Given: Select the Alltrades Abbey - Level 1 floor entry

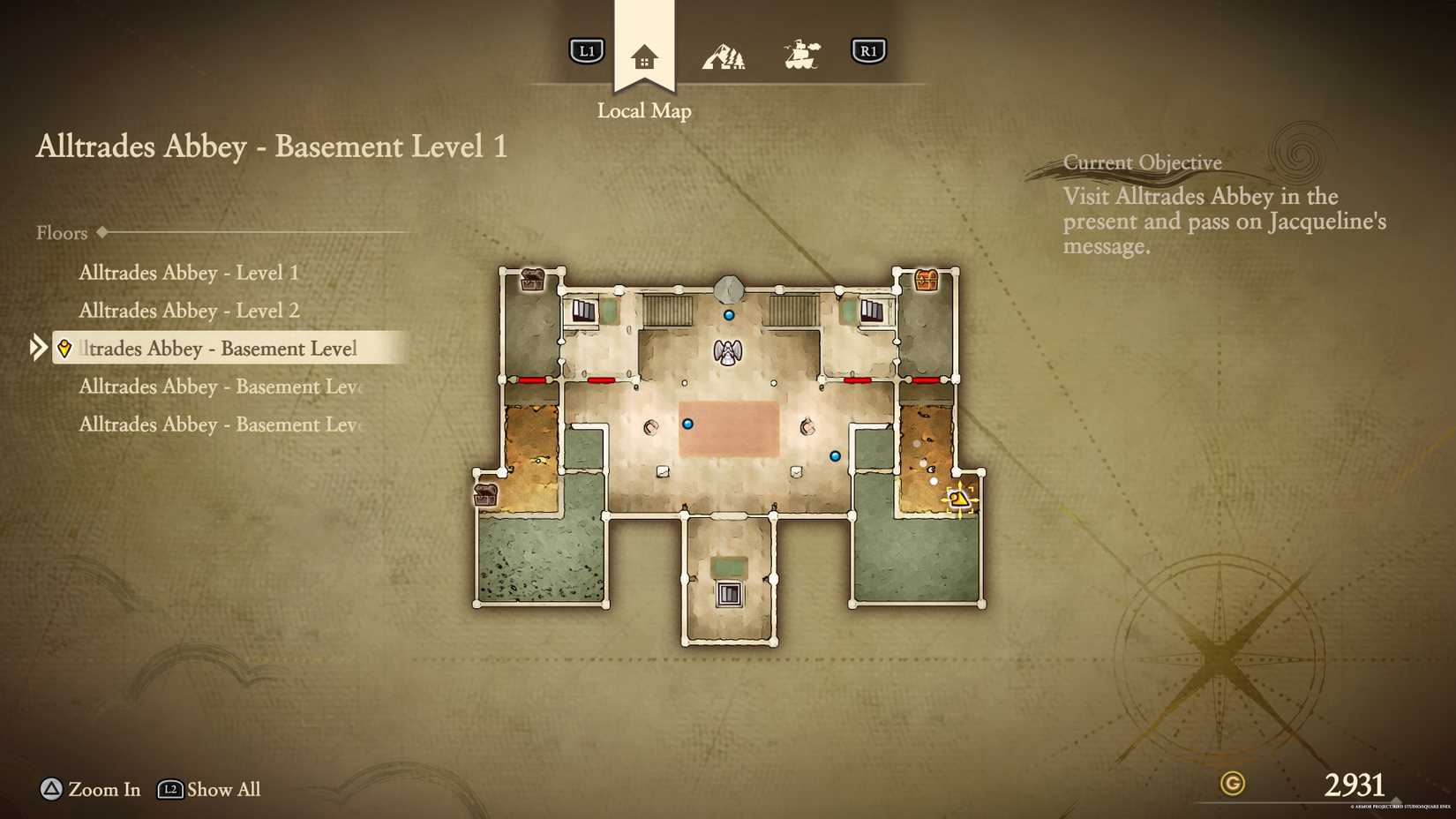Looking at the screenshot, I should (x=189, y=273).
